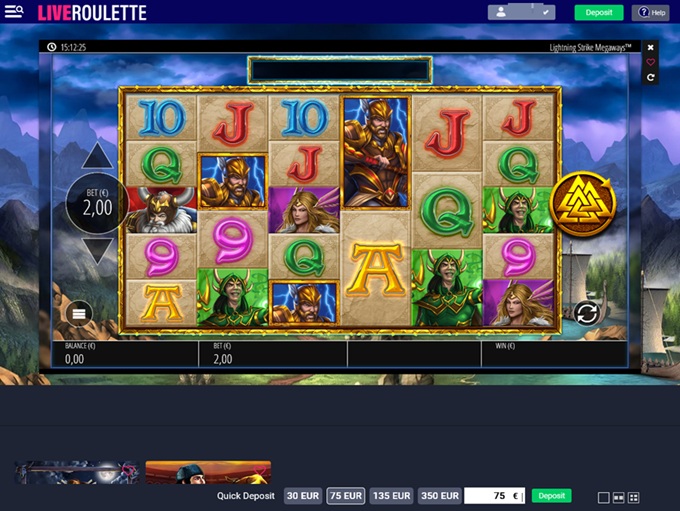Click the quick deposit amount input field
Viewport: 680px width, 511px height.
494,496
